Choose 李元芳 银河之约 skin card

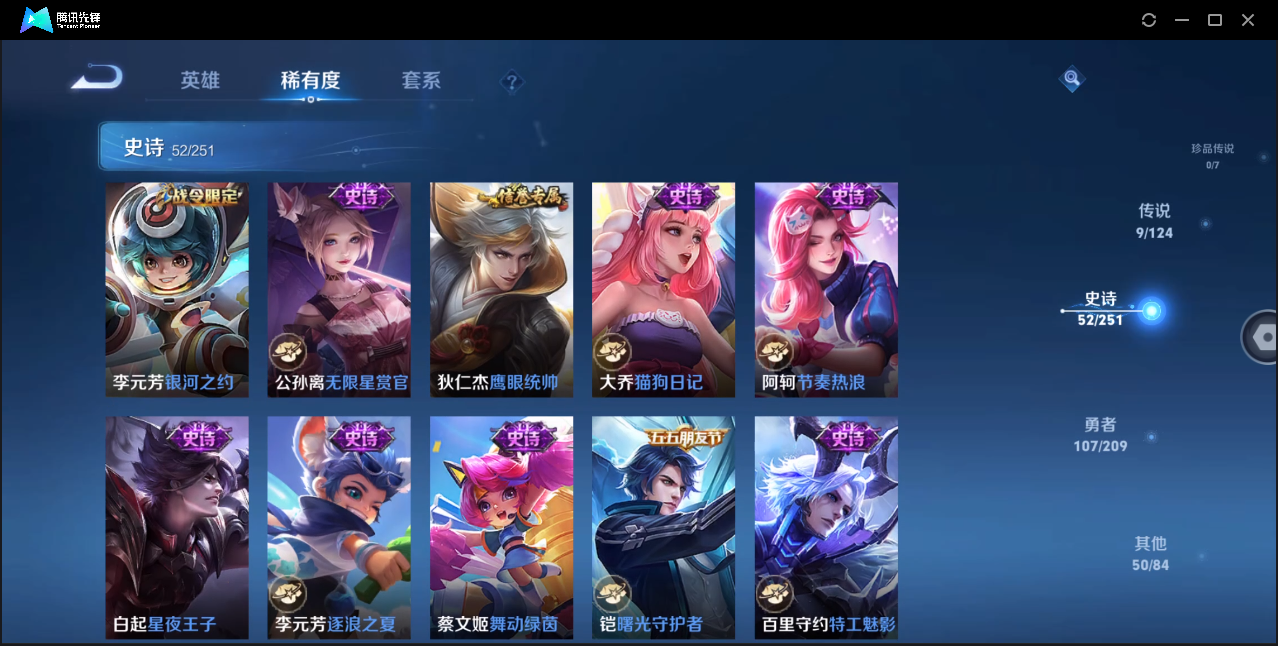pos(177,290)
